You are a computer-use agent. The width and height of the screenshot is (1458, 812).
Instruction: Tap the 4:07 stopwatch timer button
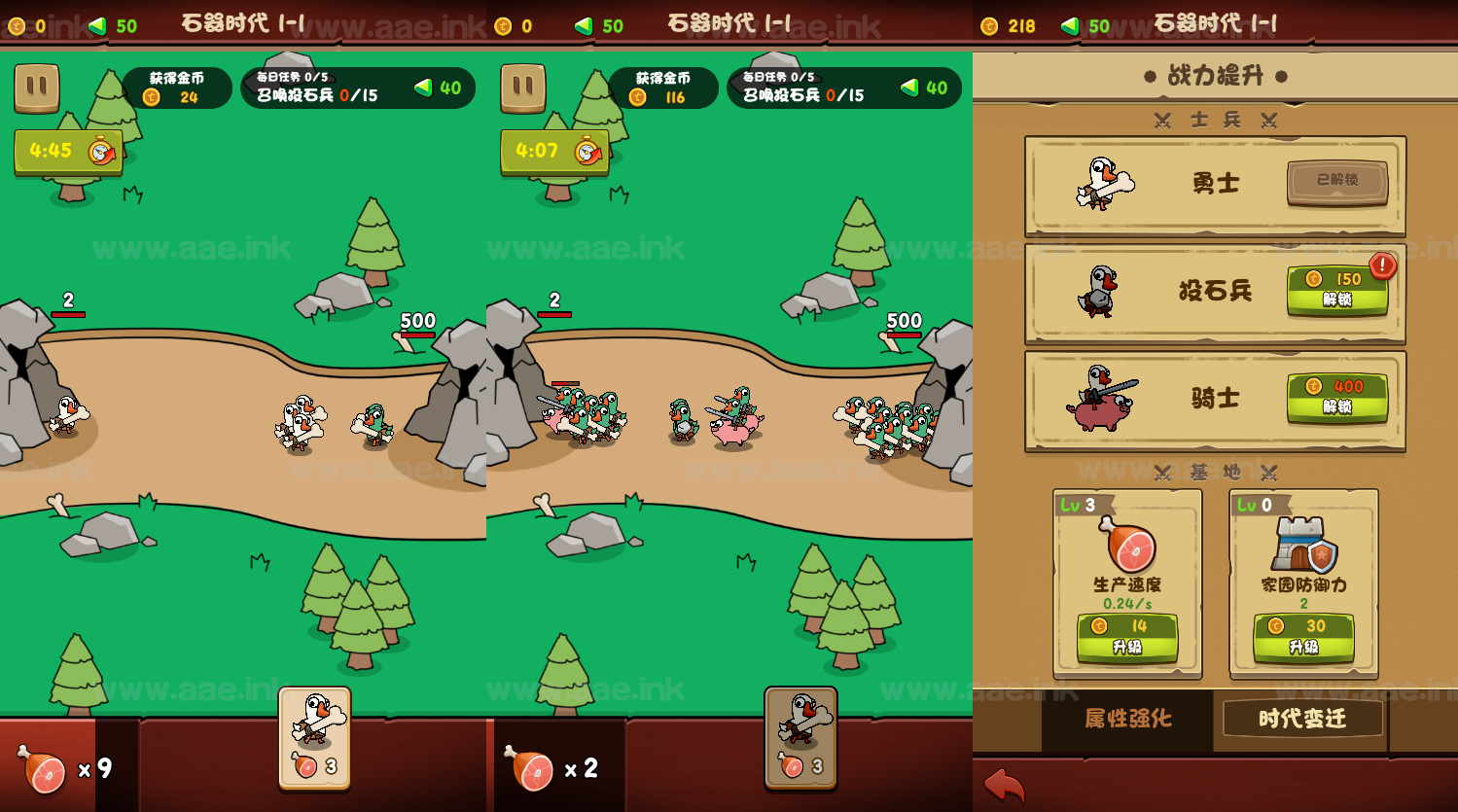554,152
